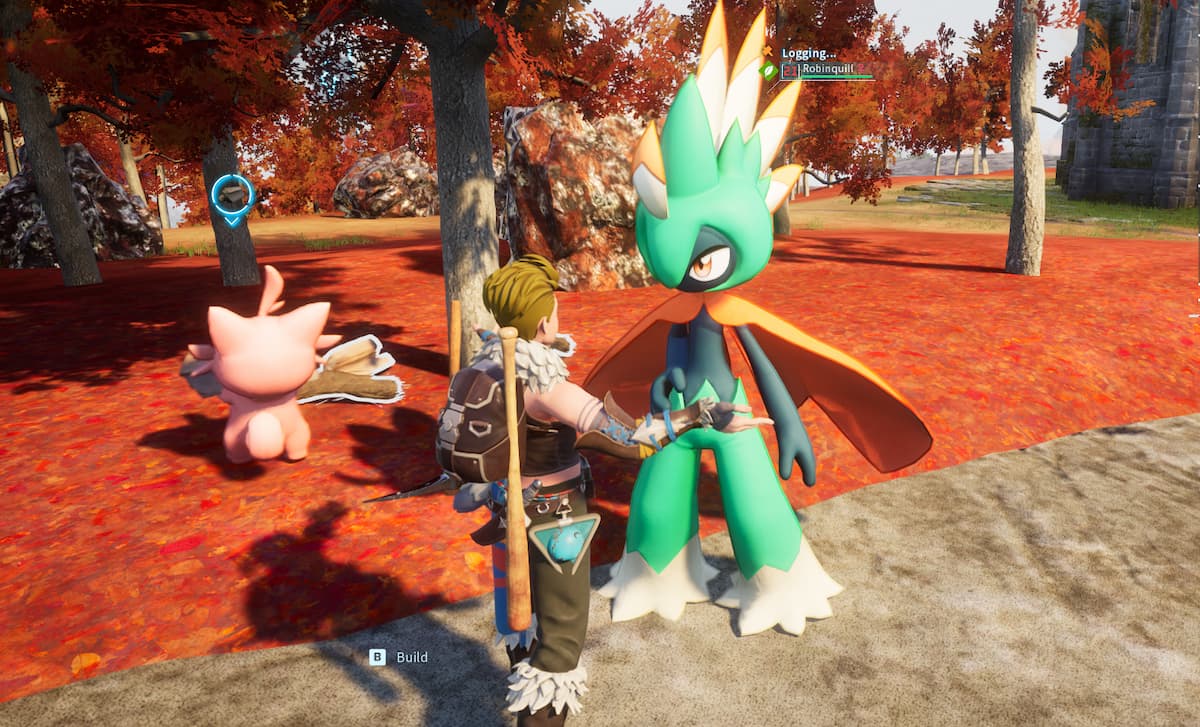This screenshot has height=727, width=1200.
Task: Click the blue waypoint marker icon
Action: (x=232, y=198)
